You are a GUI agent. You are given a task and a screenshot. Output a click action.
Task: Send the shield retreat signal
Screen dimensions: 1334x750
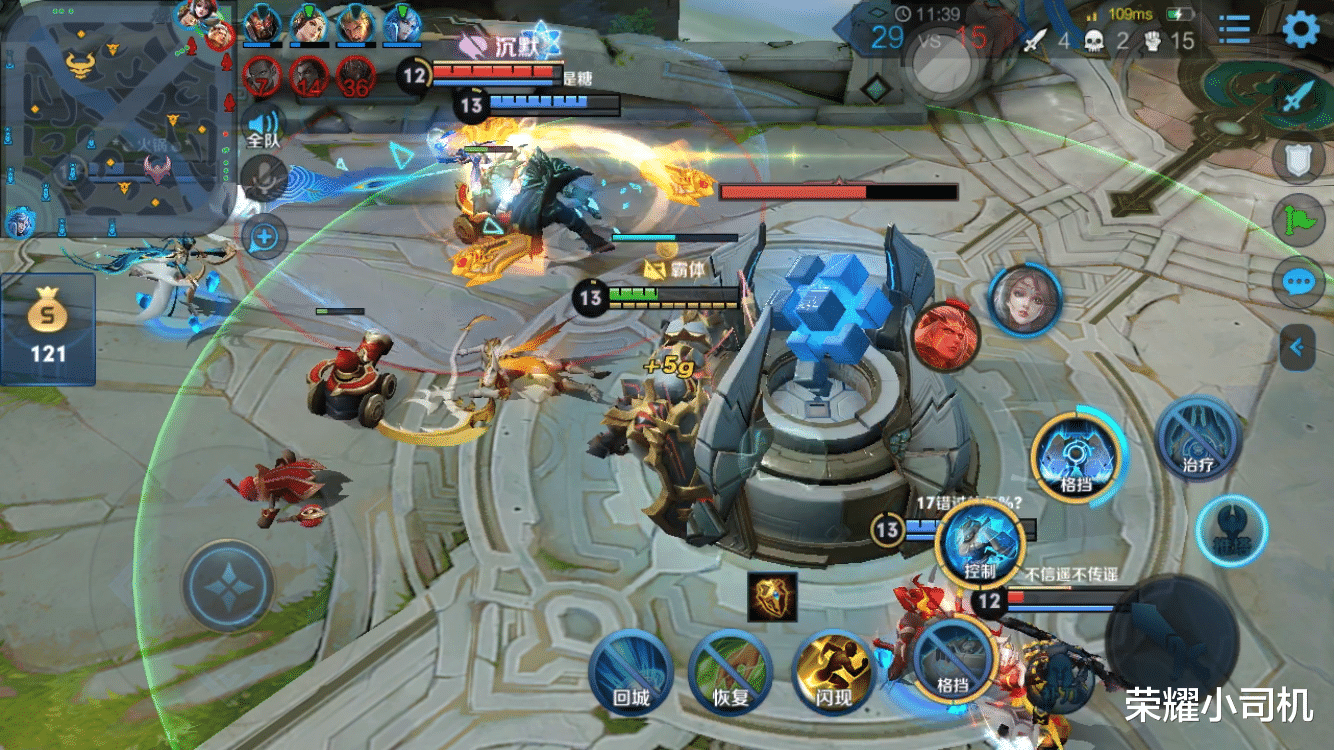pos(1298,159)
